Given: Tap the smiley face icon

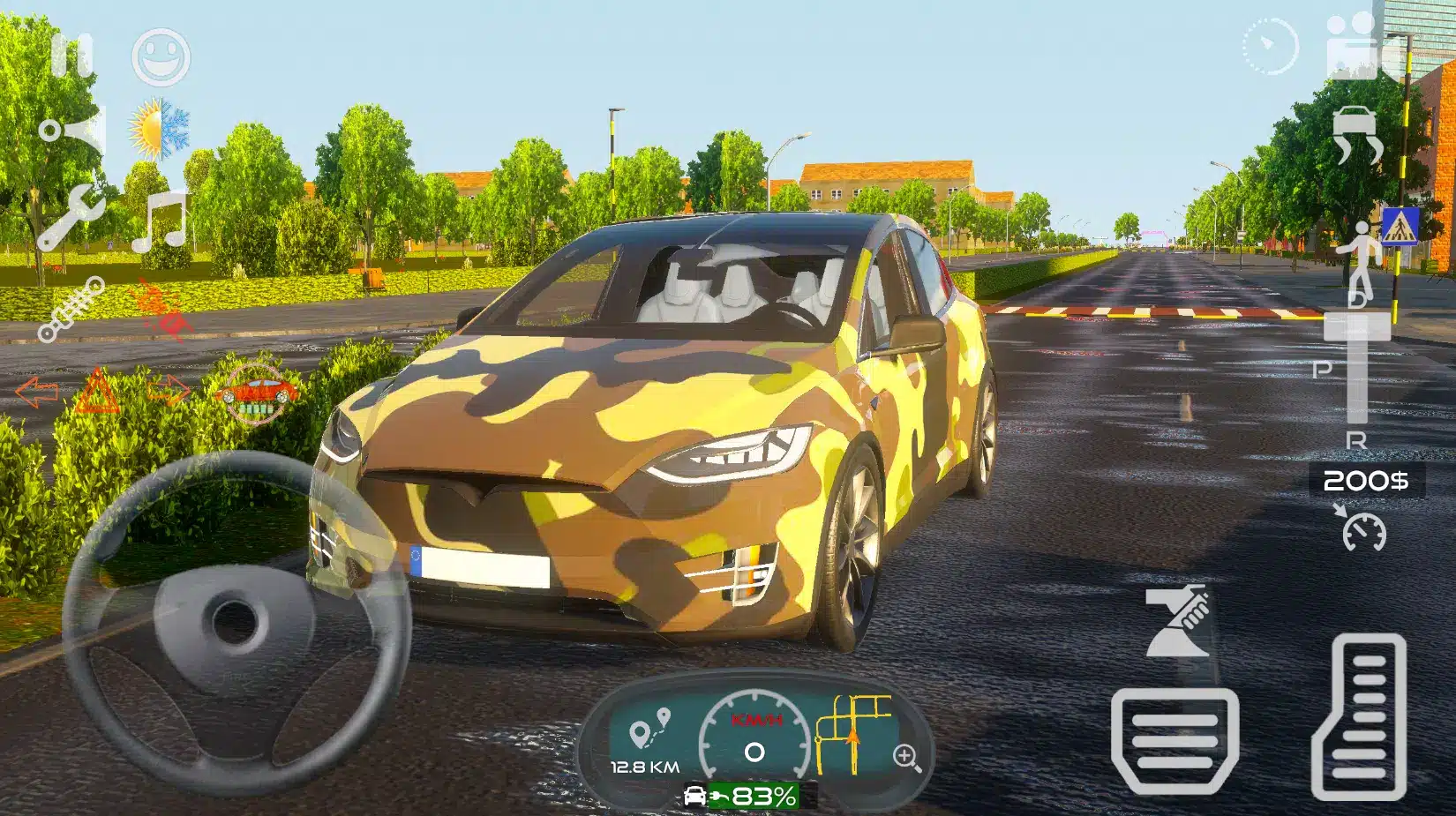Looking at the screenshot, I should [161, 56].
